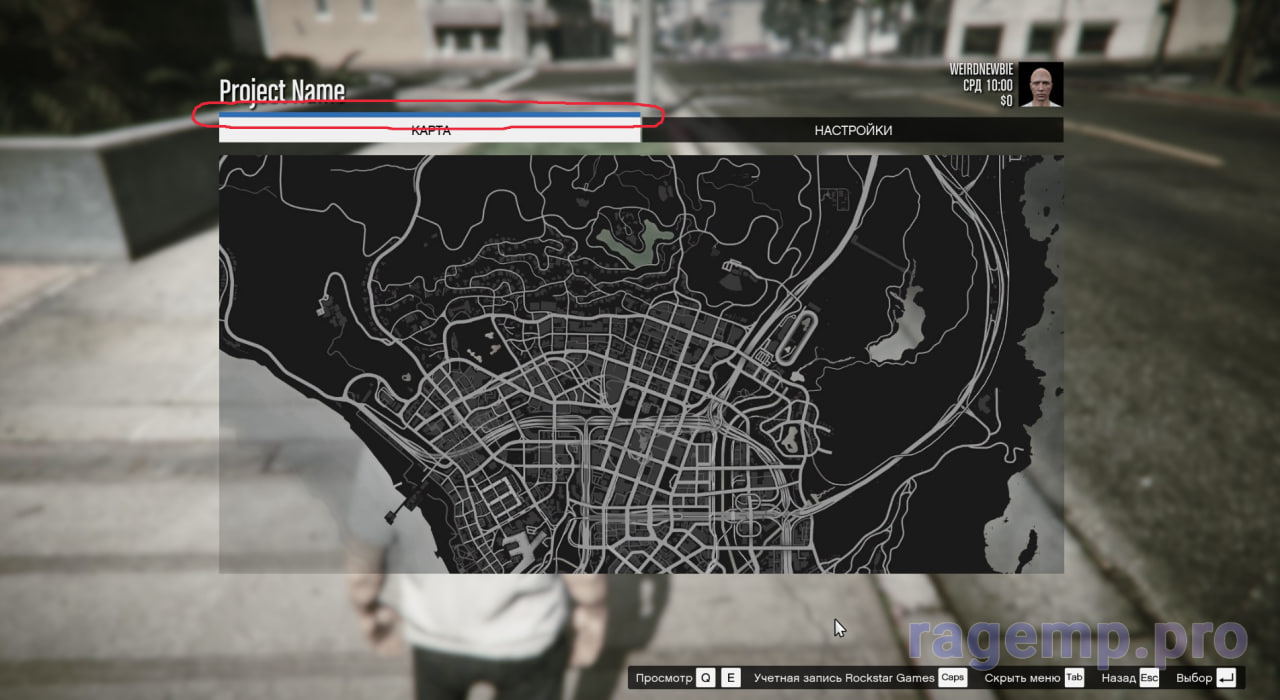Screen dimensions: 1280x700
Task: Open the НАСТРОЙКИ tab
Action: click(852, 130)
